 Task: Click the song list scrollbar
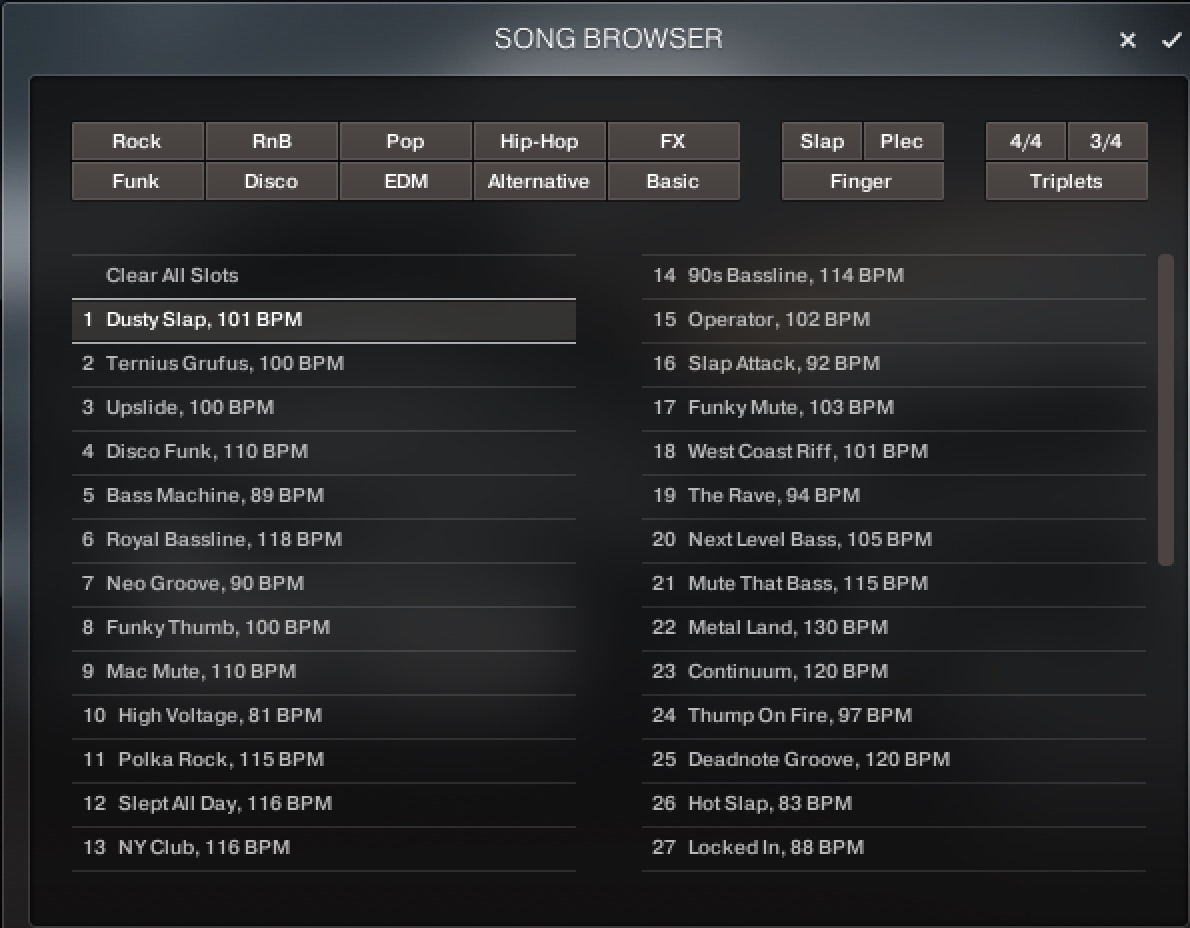[1165, 410]
